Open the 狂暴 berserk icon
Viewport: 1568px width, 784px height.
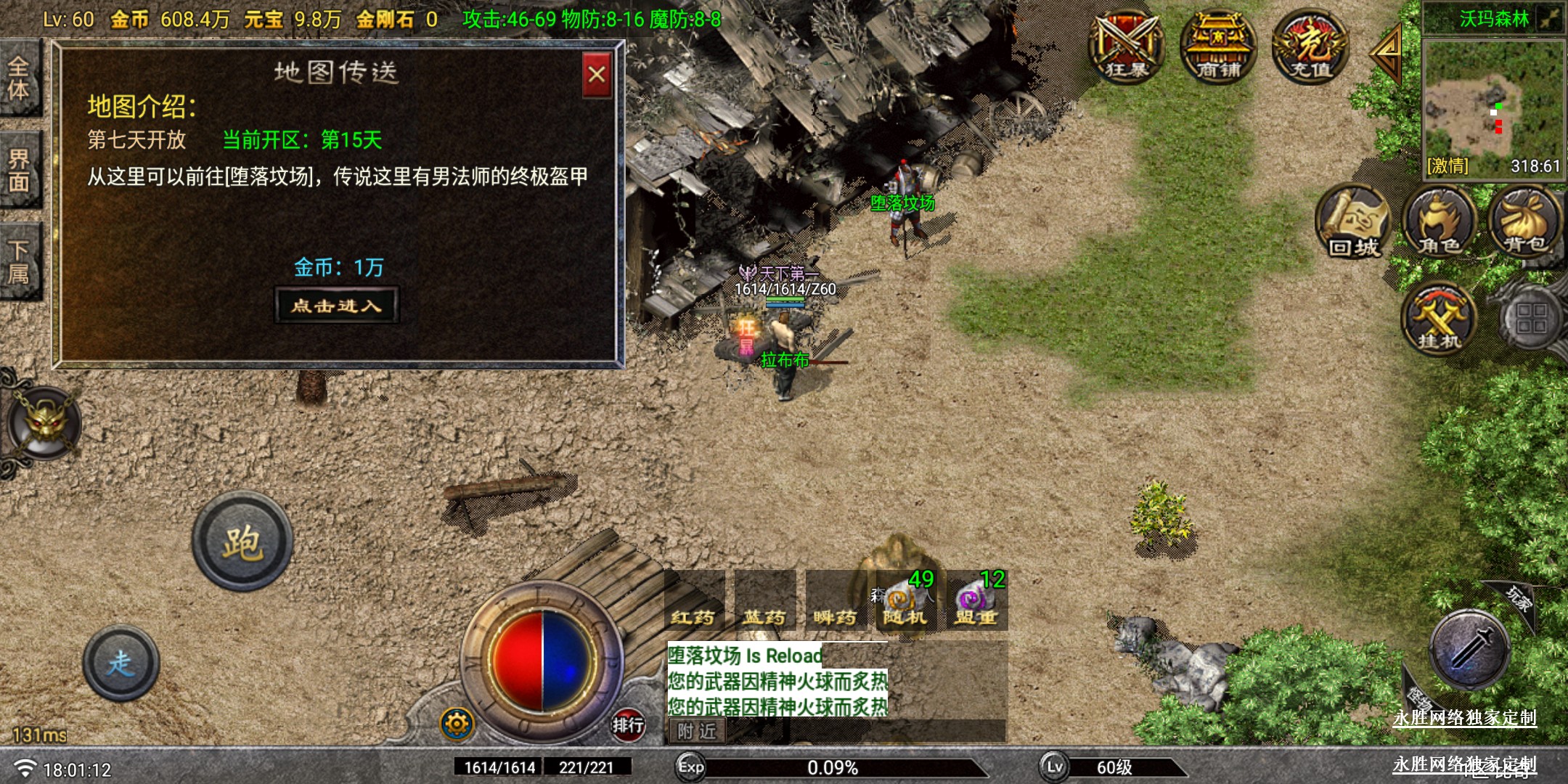tap(1126, 46)
